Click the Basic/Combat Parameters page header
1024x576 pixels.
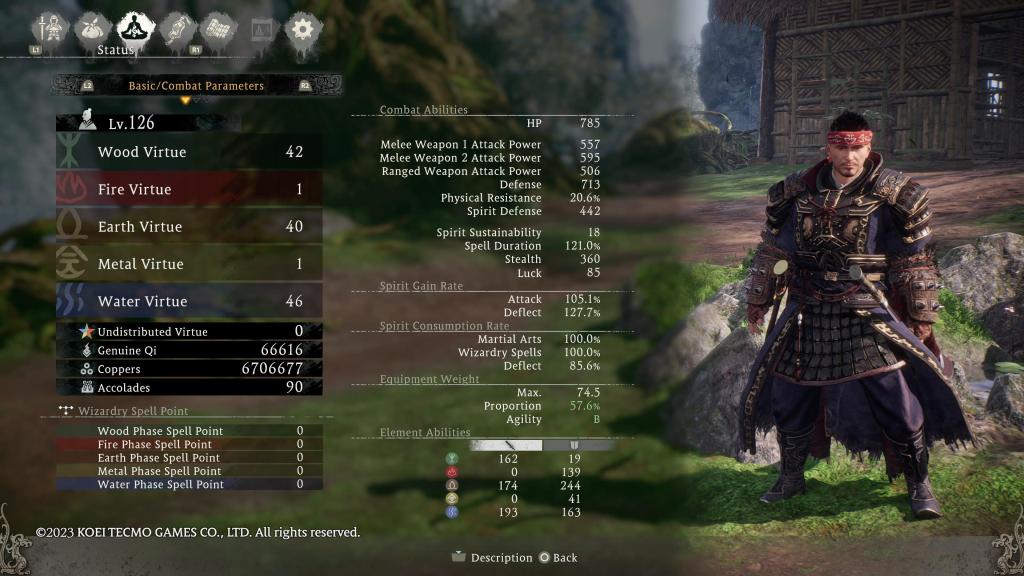[x=196, y=86]
